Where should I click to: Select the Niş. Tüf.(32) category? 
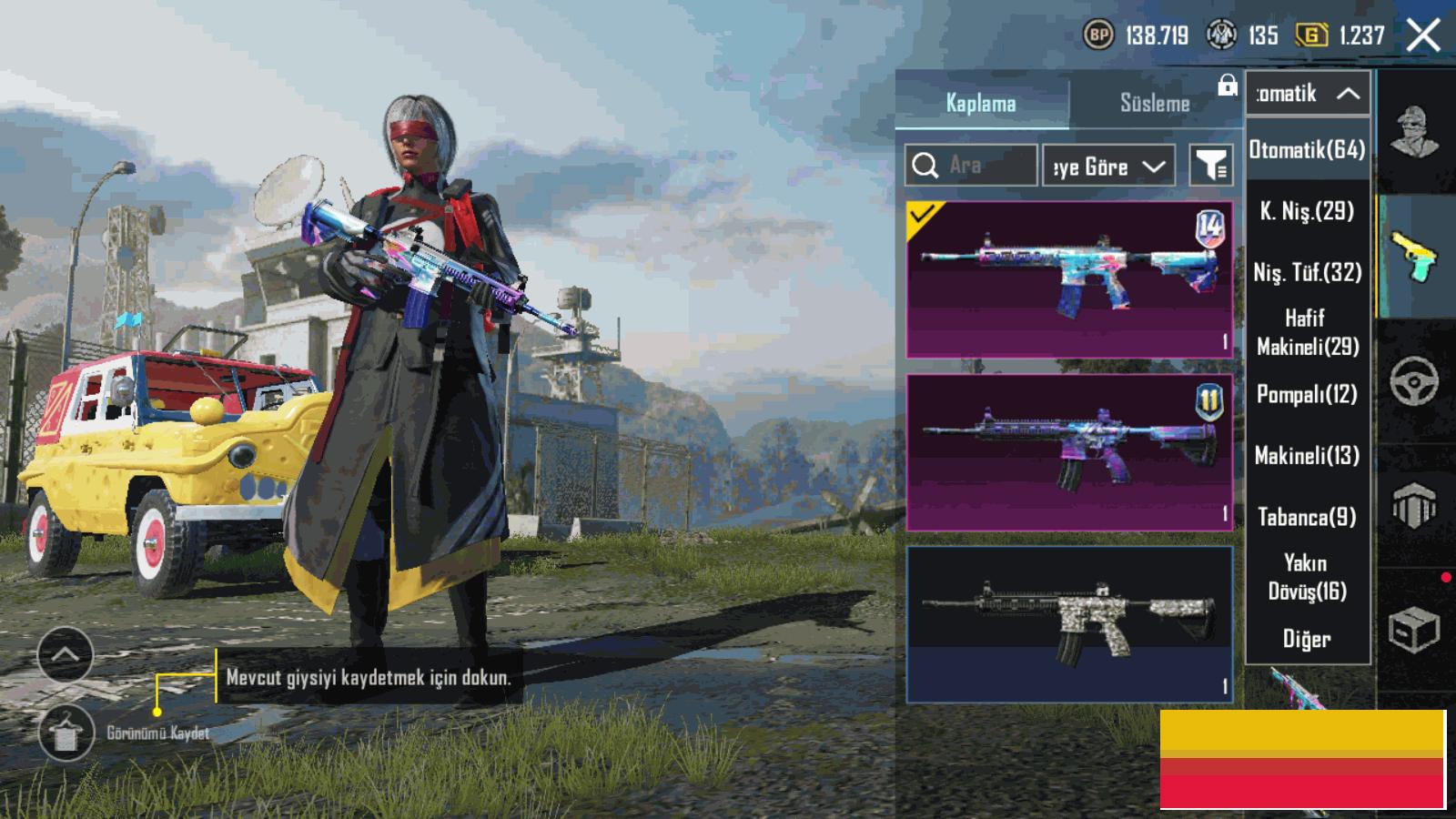point(1308,272)
